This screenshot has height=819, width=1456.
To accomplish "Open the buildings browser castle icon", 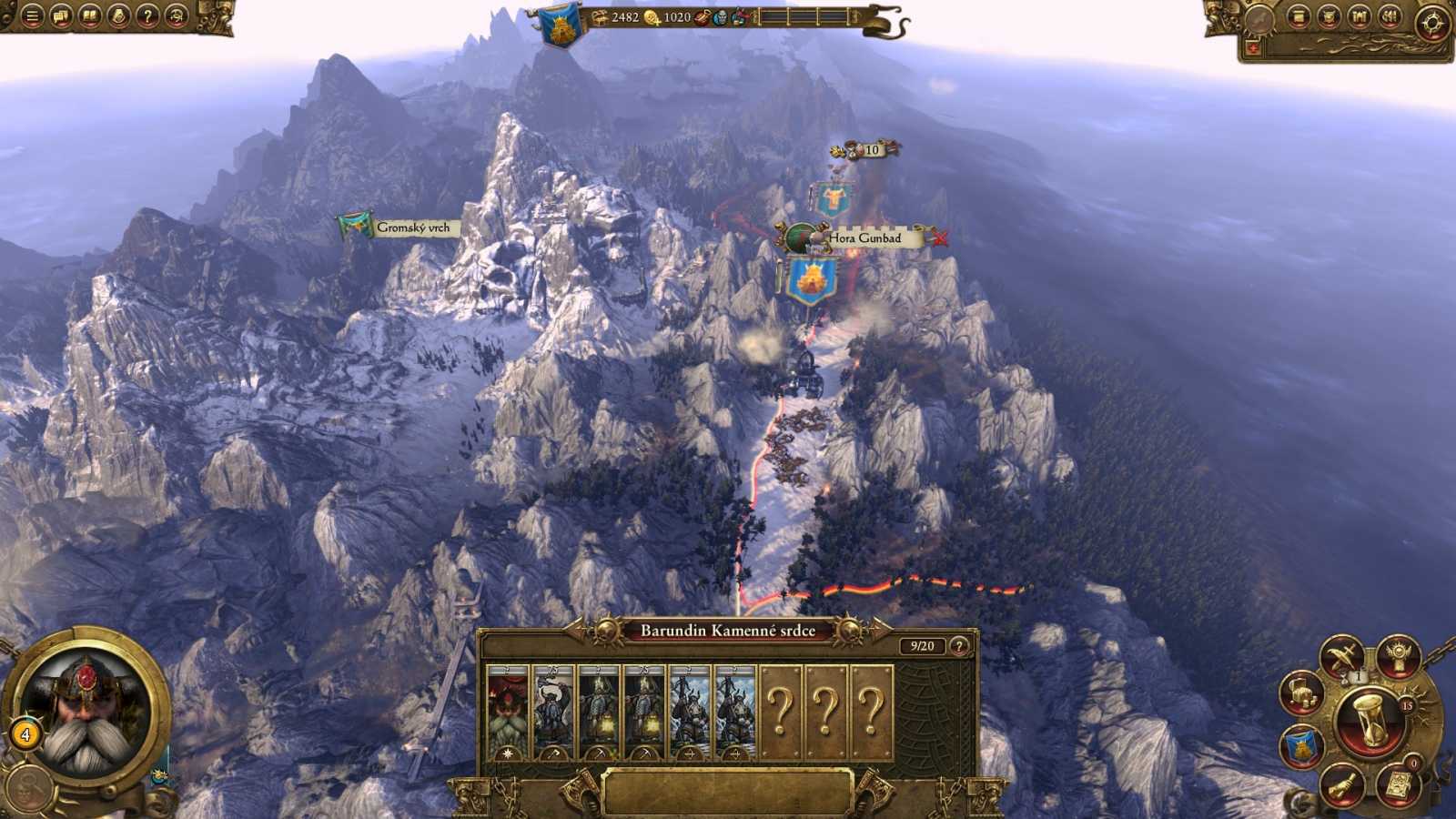I will pyautogui.click(x=1360, y=16).
